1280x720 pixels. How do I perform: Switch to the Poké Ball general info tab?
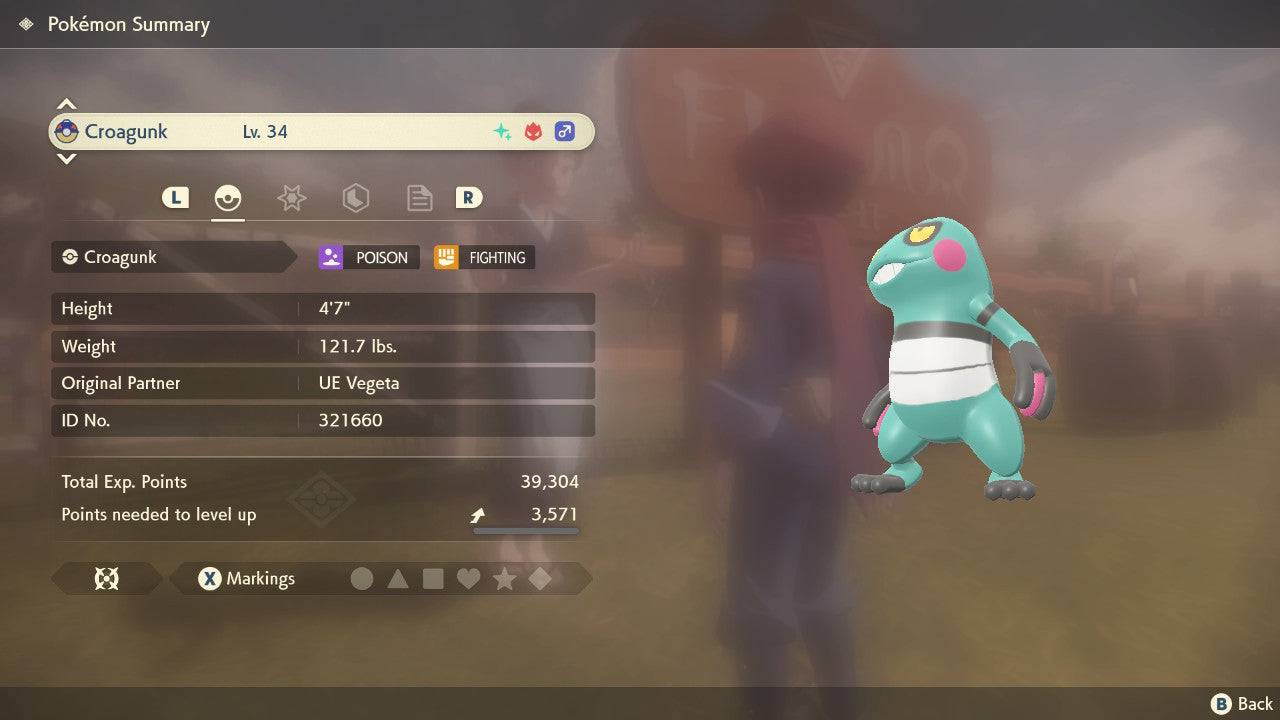tap(228, 198)
